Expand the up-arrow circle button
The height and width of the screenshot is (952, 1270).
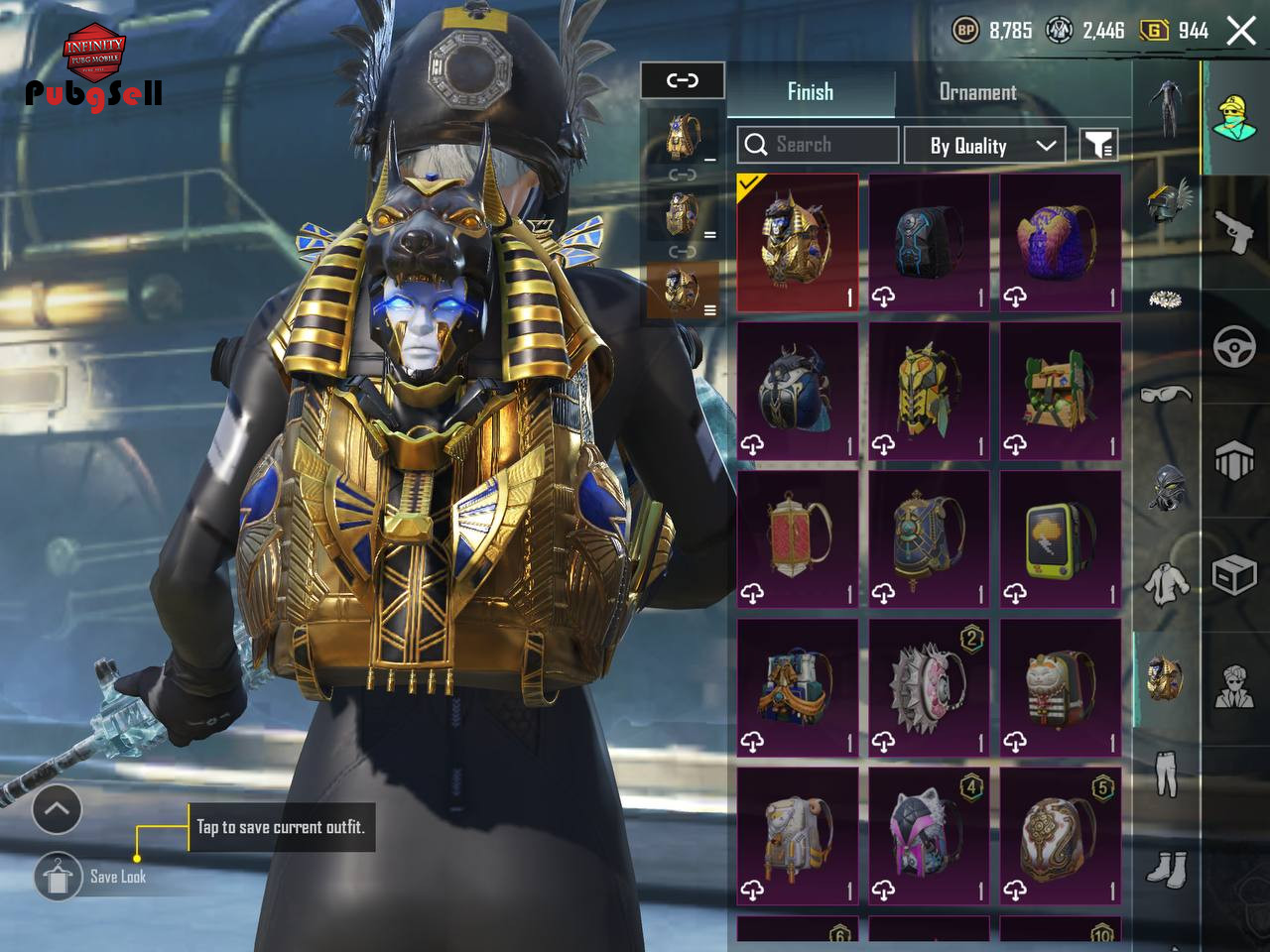[57, 809]
